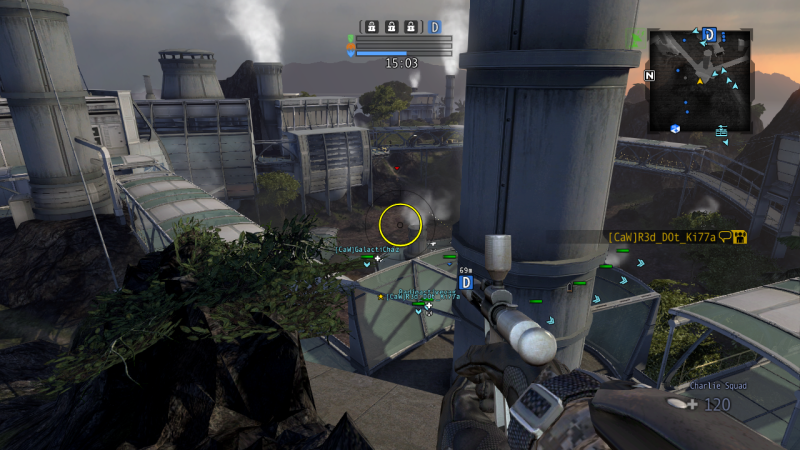Select the D waypoint marker labeled 69m
Image resolution: width=800 pixels, height=450 pixels.
(465, 283)
